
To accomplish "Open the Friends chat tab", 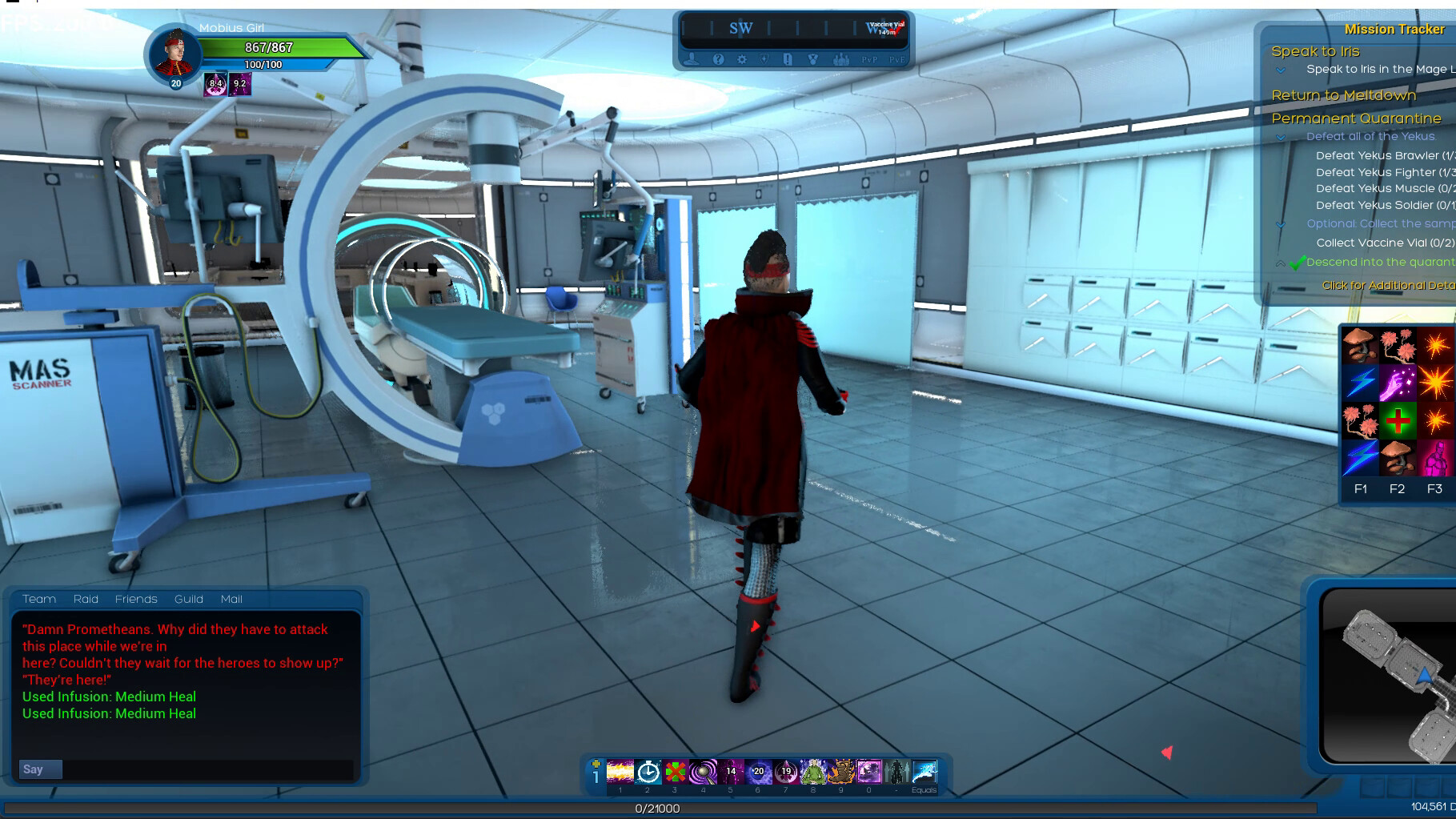I will [136, 599].
